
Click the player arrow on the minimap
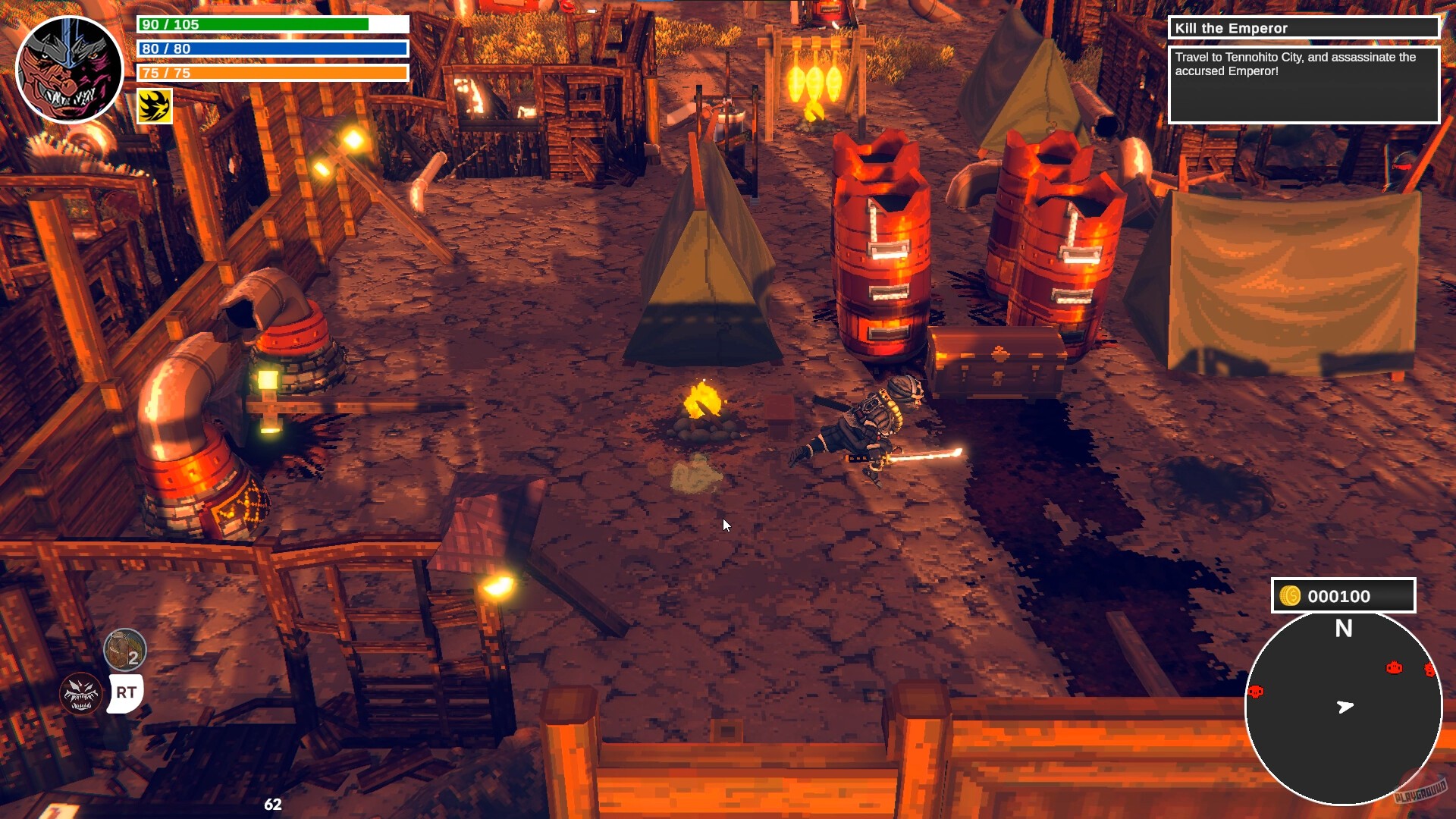1344,707
